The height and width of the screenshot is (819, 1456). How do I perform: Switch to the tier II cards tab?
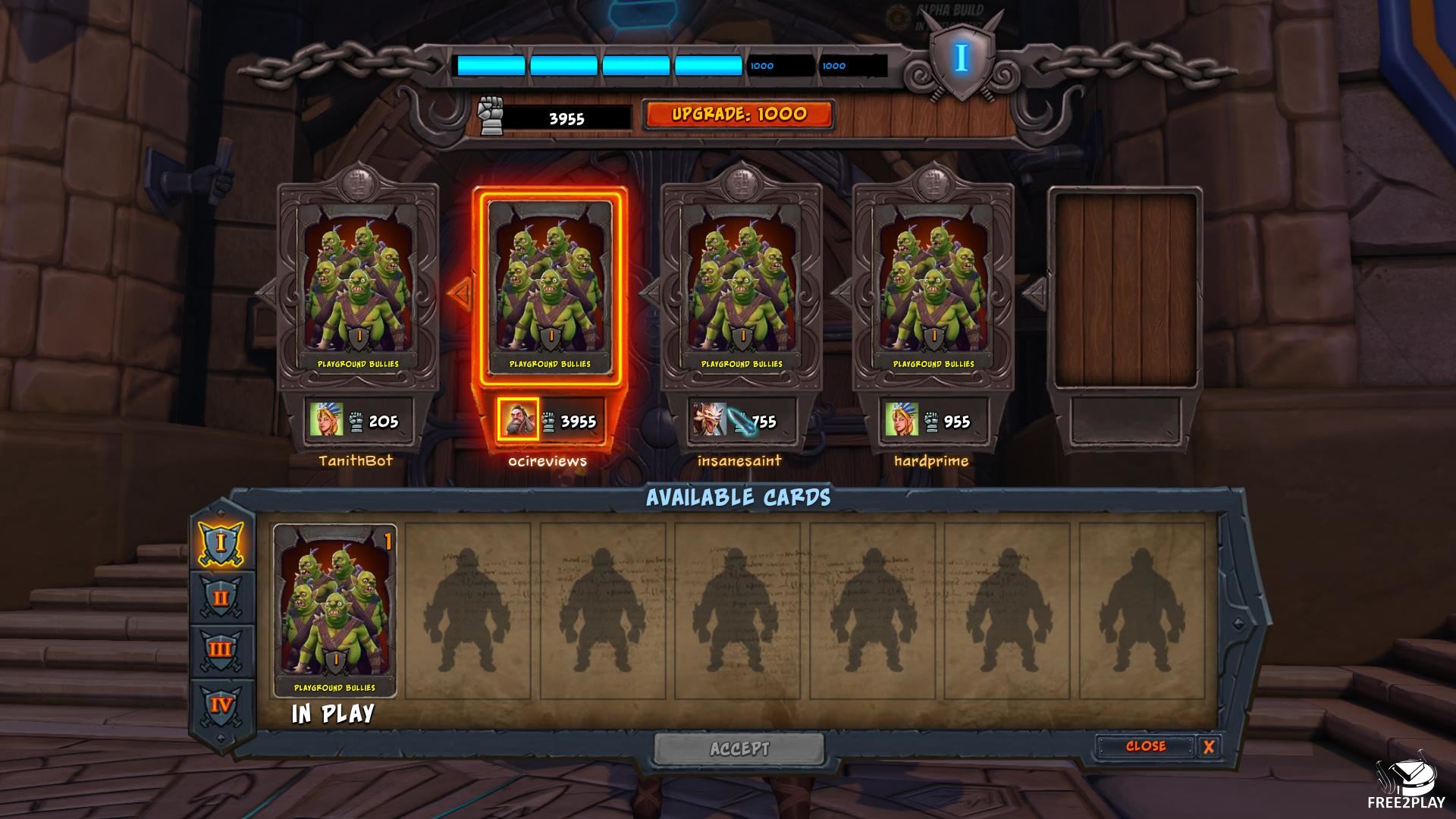[221, 597]
